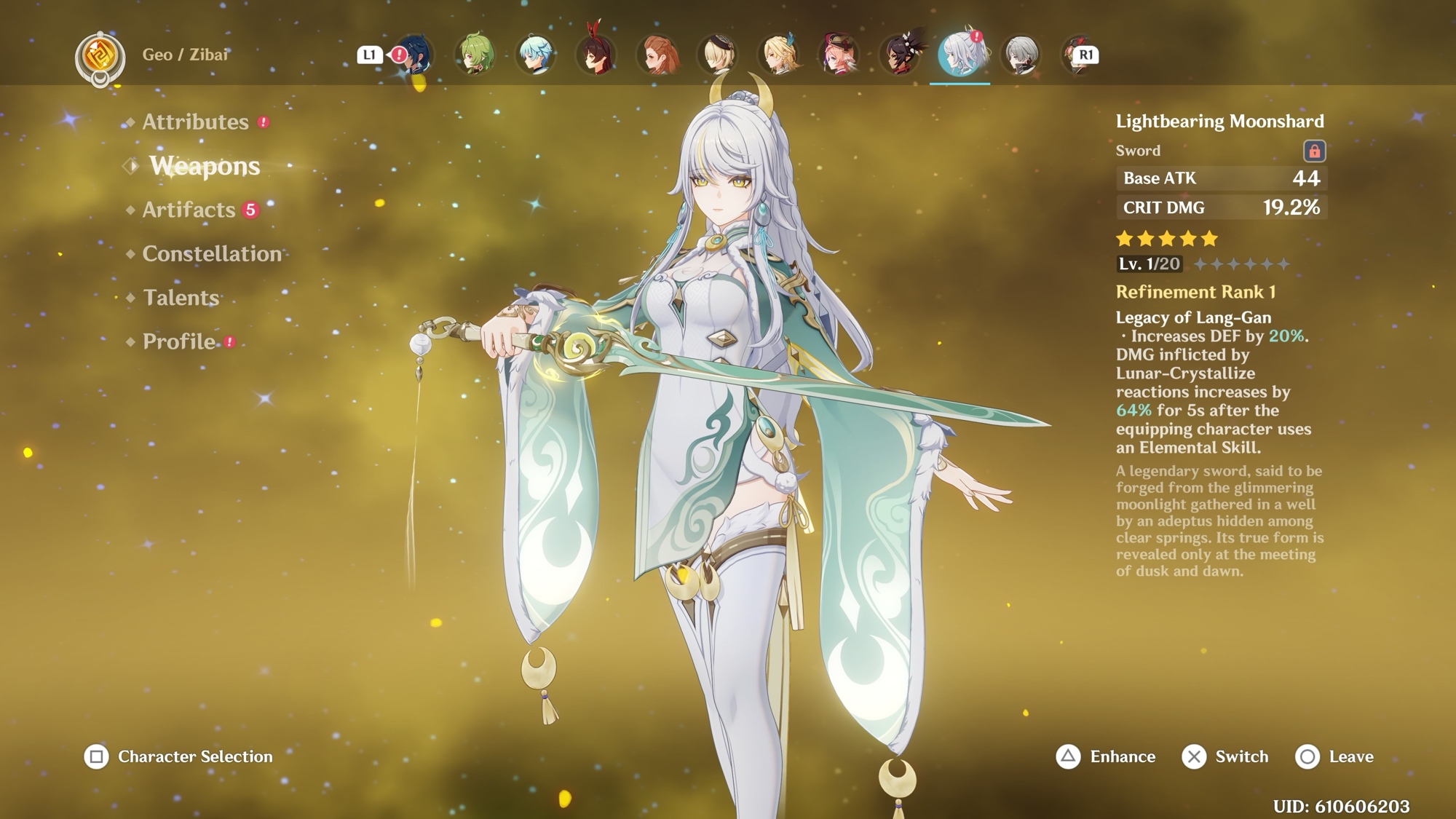Choose the blonde character with blue feather
This screenshot has width=1456, height=819.
coord(779,55)
